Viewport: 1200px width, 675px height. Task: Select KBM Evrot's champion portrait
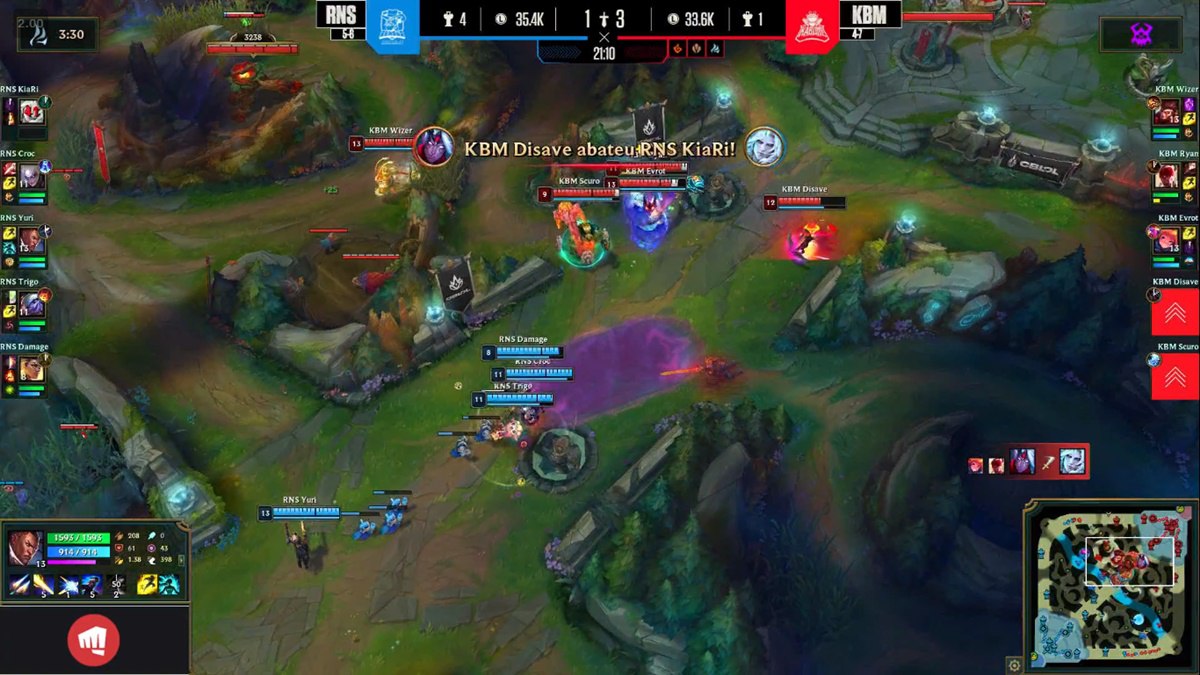click(1167, 240)
